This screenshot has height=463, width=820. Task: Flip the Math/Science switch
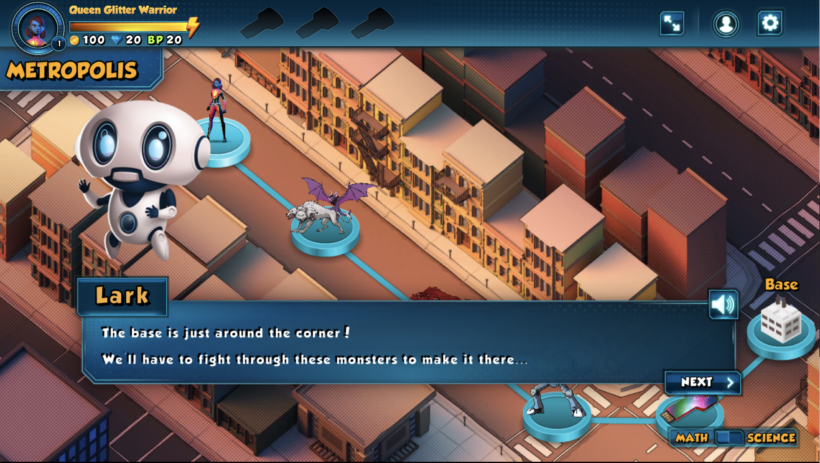click(x=731, y=437)
